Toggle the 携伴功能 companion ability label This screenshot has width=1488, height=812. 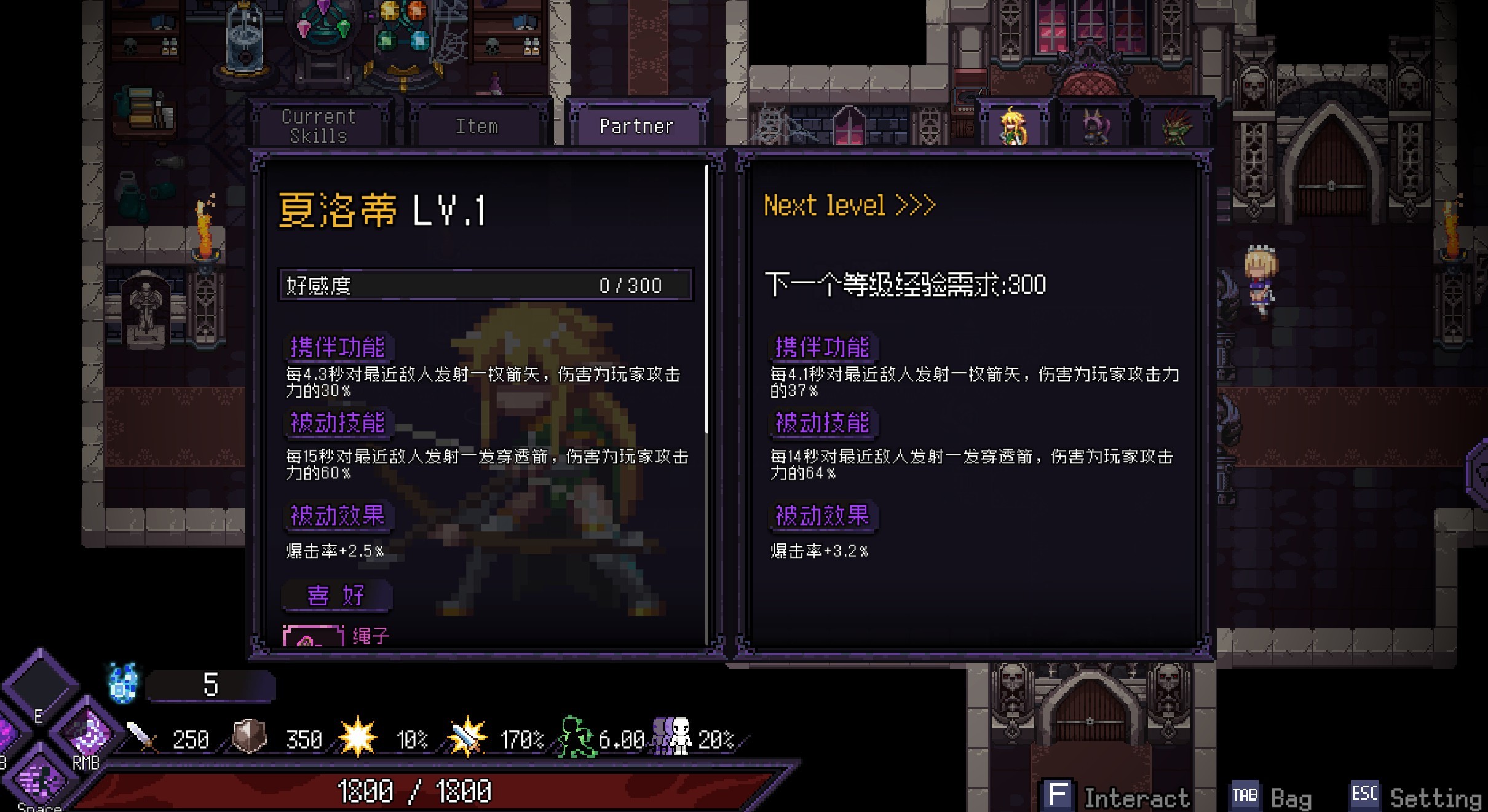pos(338,348)
